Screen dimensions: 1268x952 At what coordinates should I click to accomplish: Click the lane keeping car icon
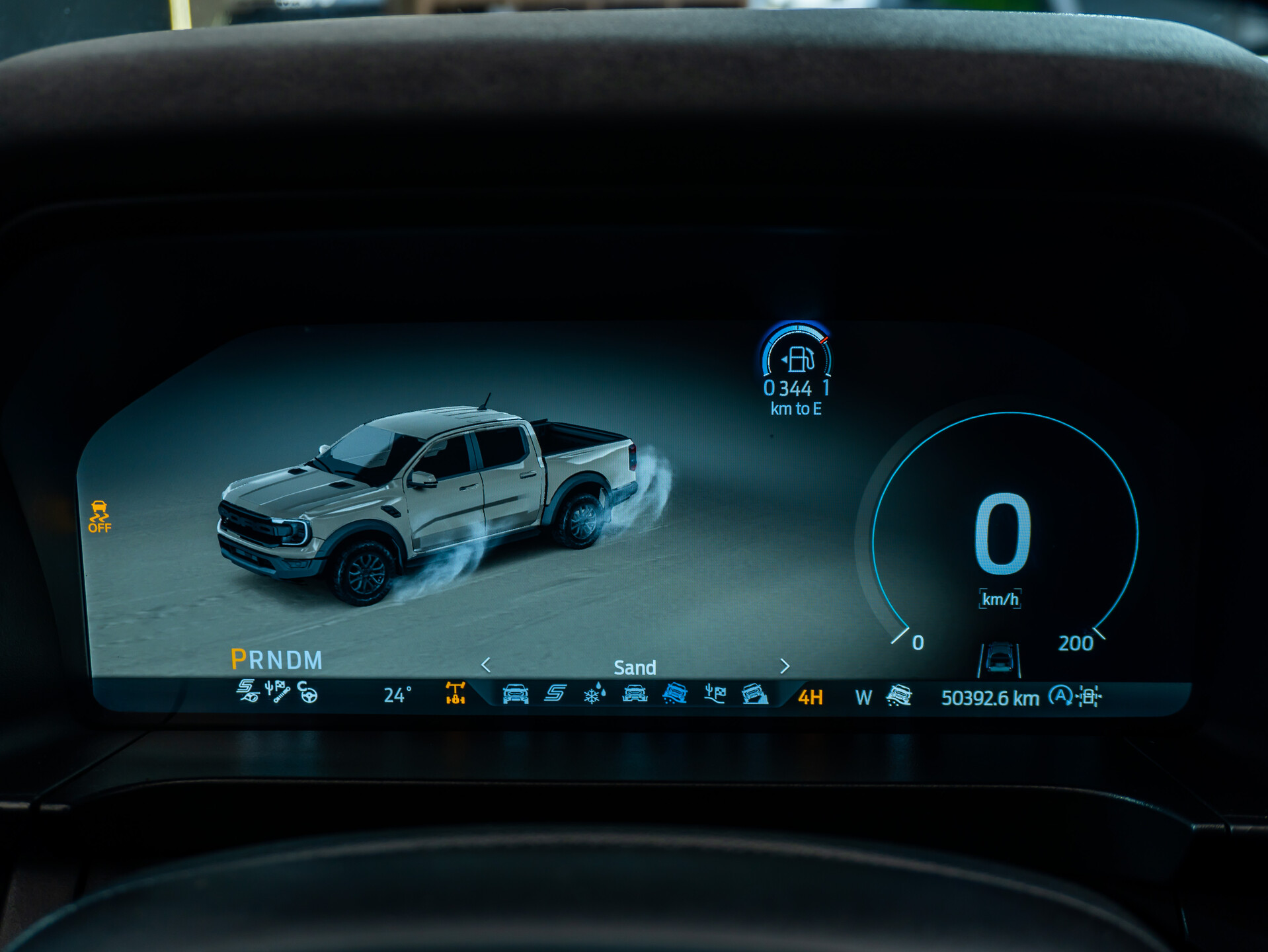click(x=1000, y=659)
